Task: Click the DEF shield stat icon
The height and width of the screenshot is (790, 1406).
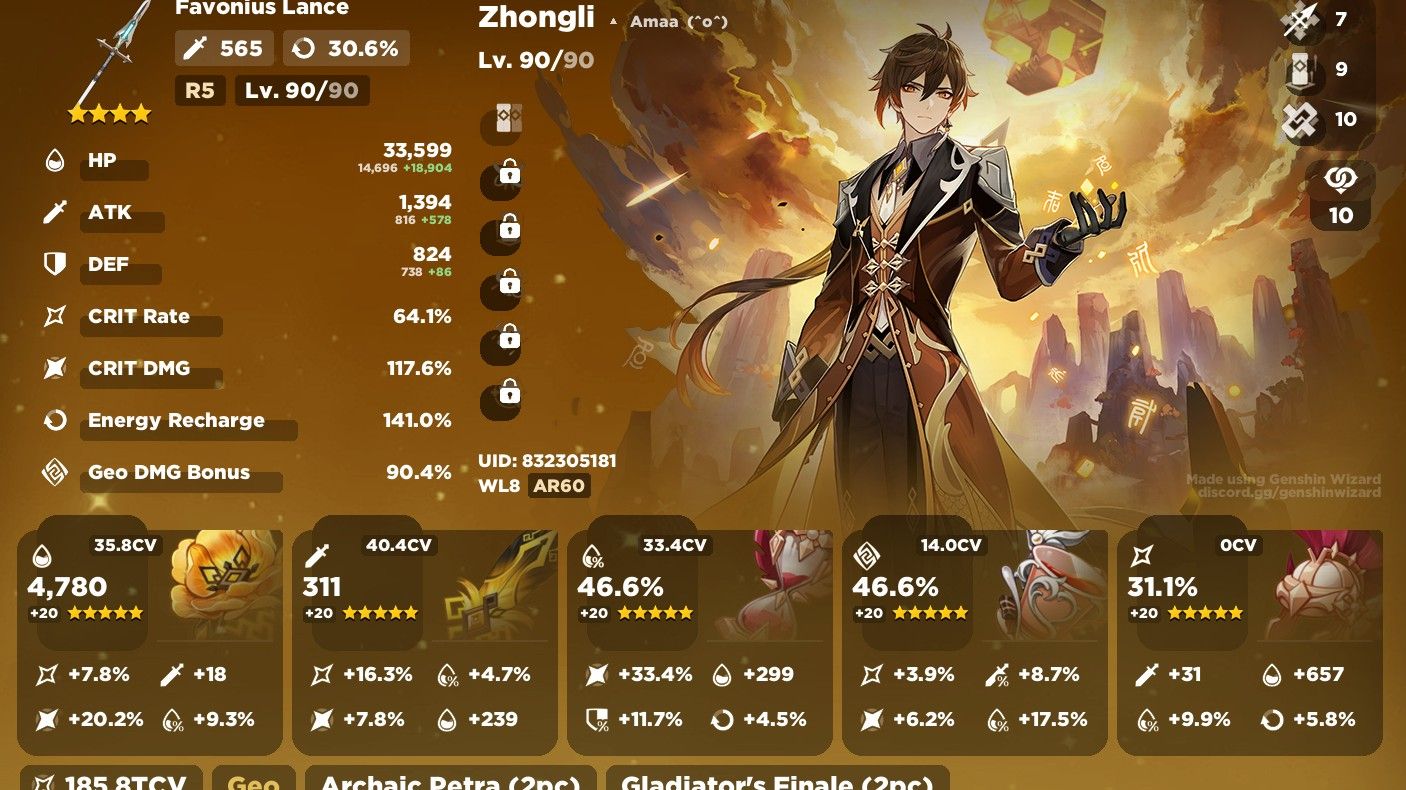Action: click(54, 263)
